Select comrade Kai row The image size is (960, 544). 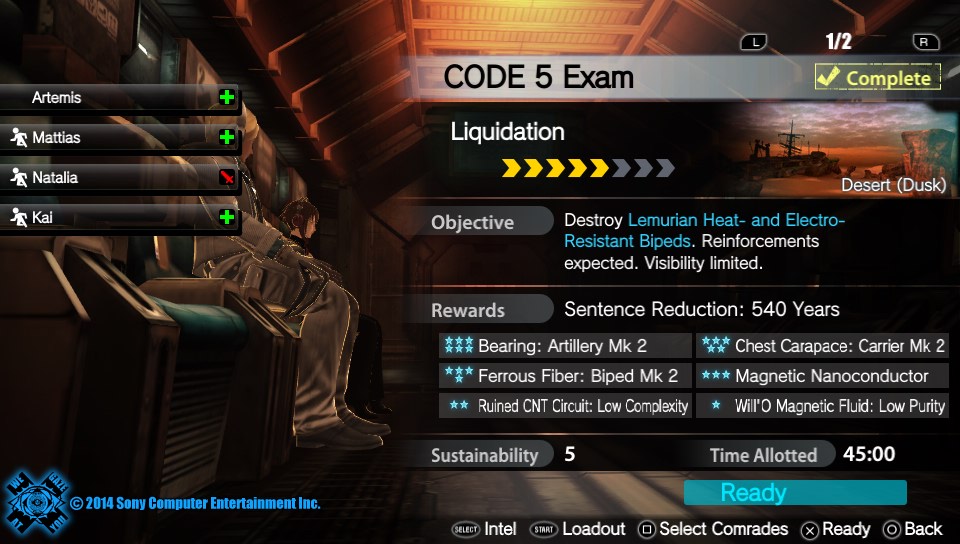118,217
